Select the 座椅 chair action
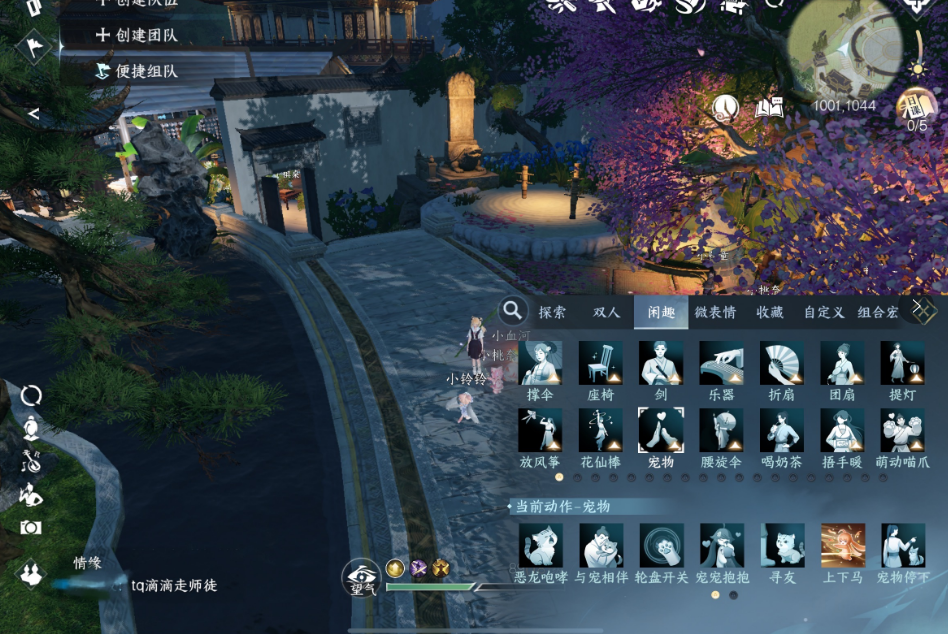 tap(600, 363)
